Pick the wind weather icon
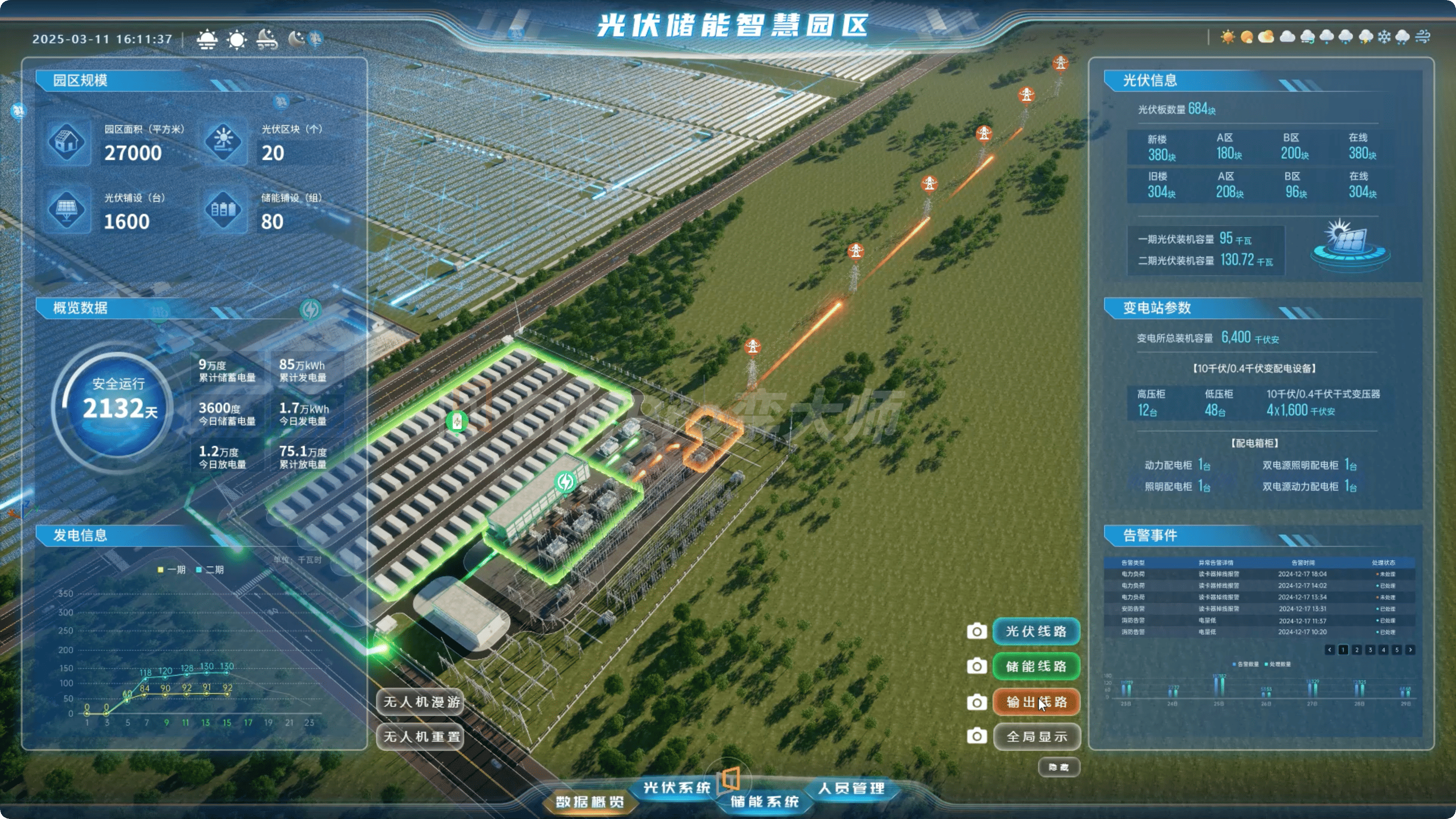 click(1423, 37)
